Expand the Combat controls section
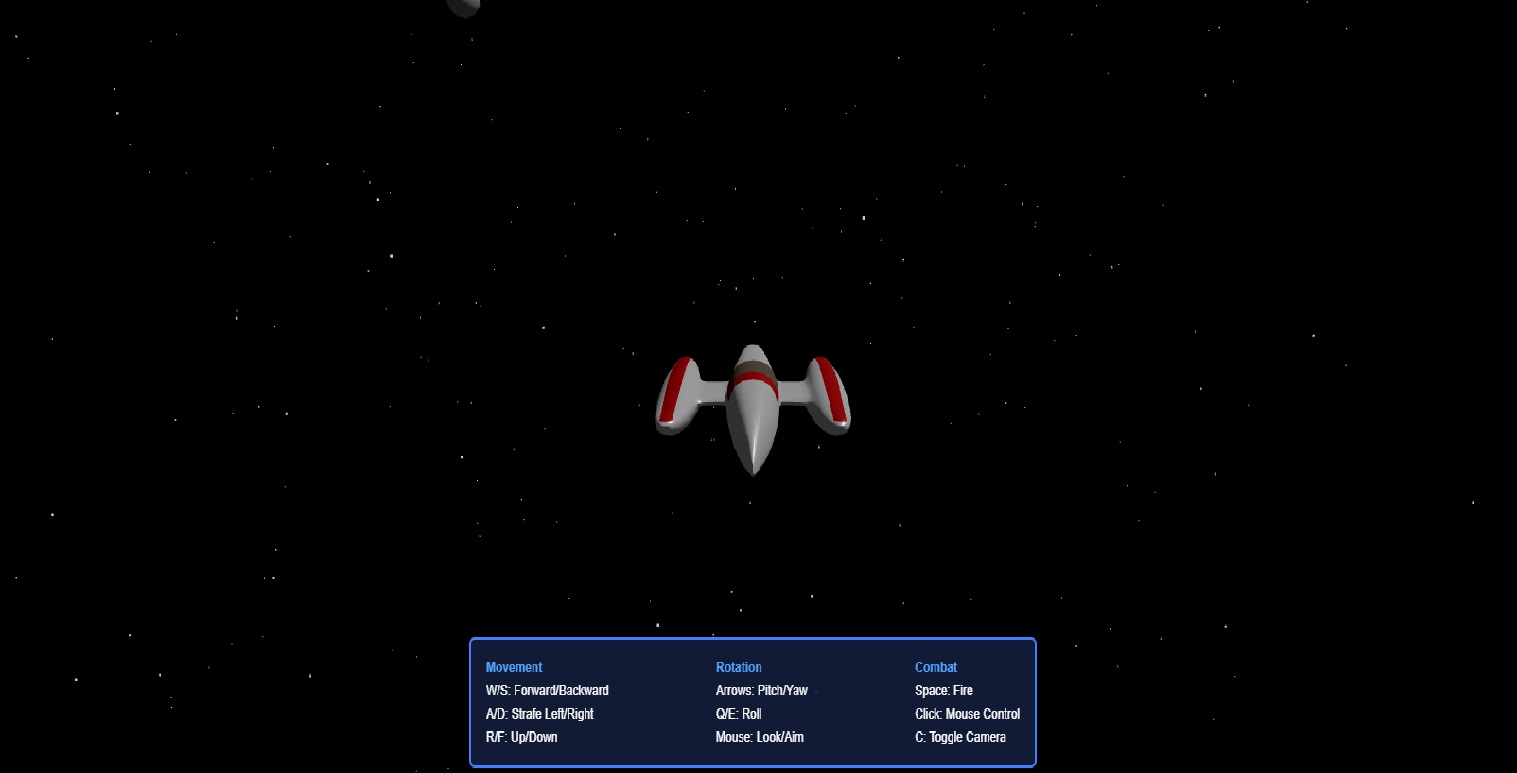This screenshot has height=773, width=1517. click(936, 667)
